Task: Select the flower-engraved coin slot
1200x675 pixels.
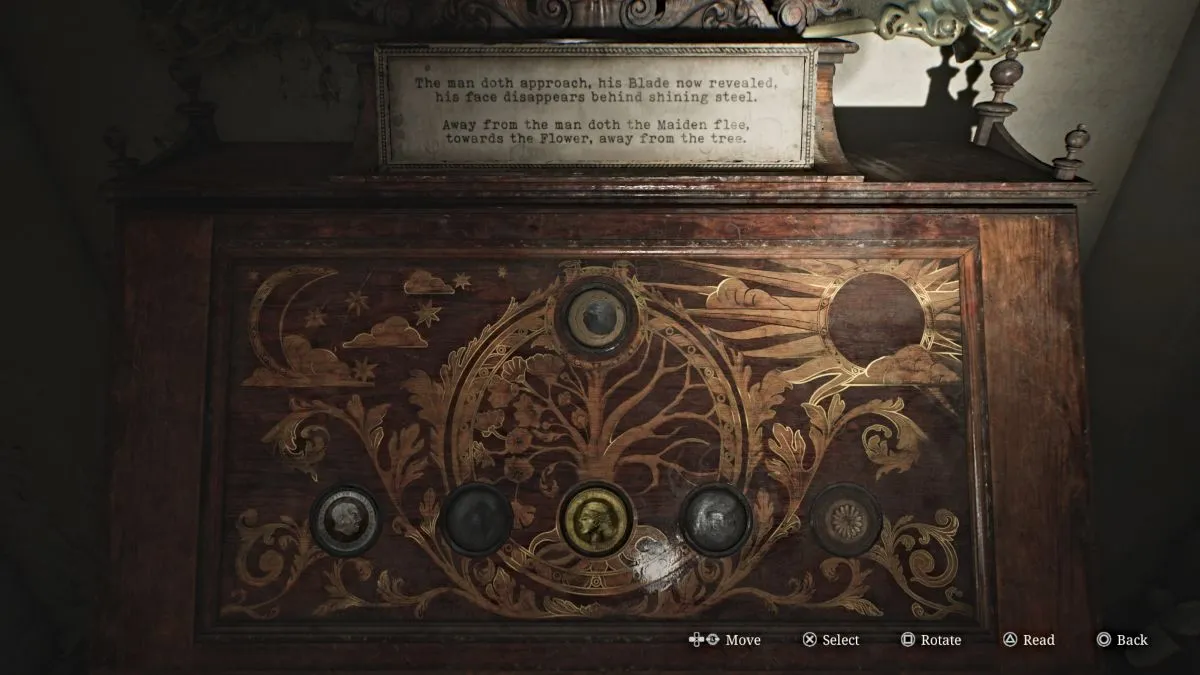Action: point(845,519)
